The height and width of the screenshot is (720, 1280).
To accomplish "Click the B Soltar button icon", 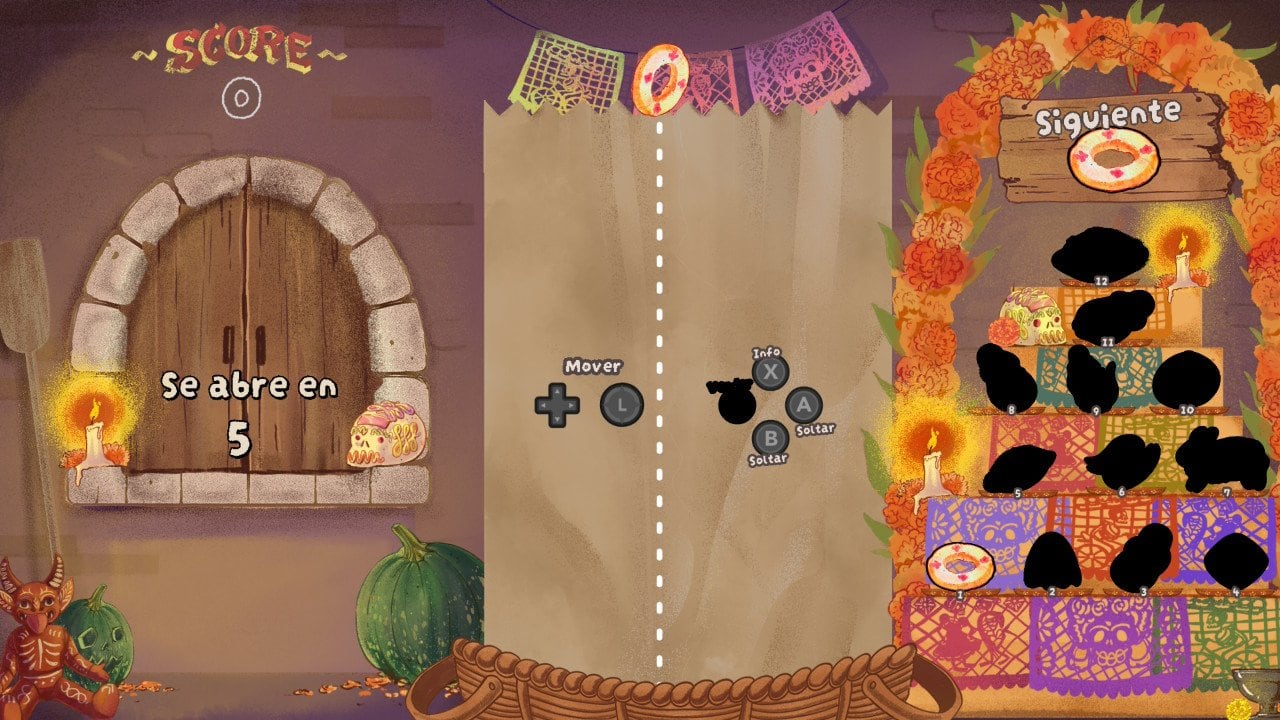I will pyautogui.click(x=769, y=437).
